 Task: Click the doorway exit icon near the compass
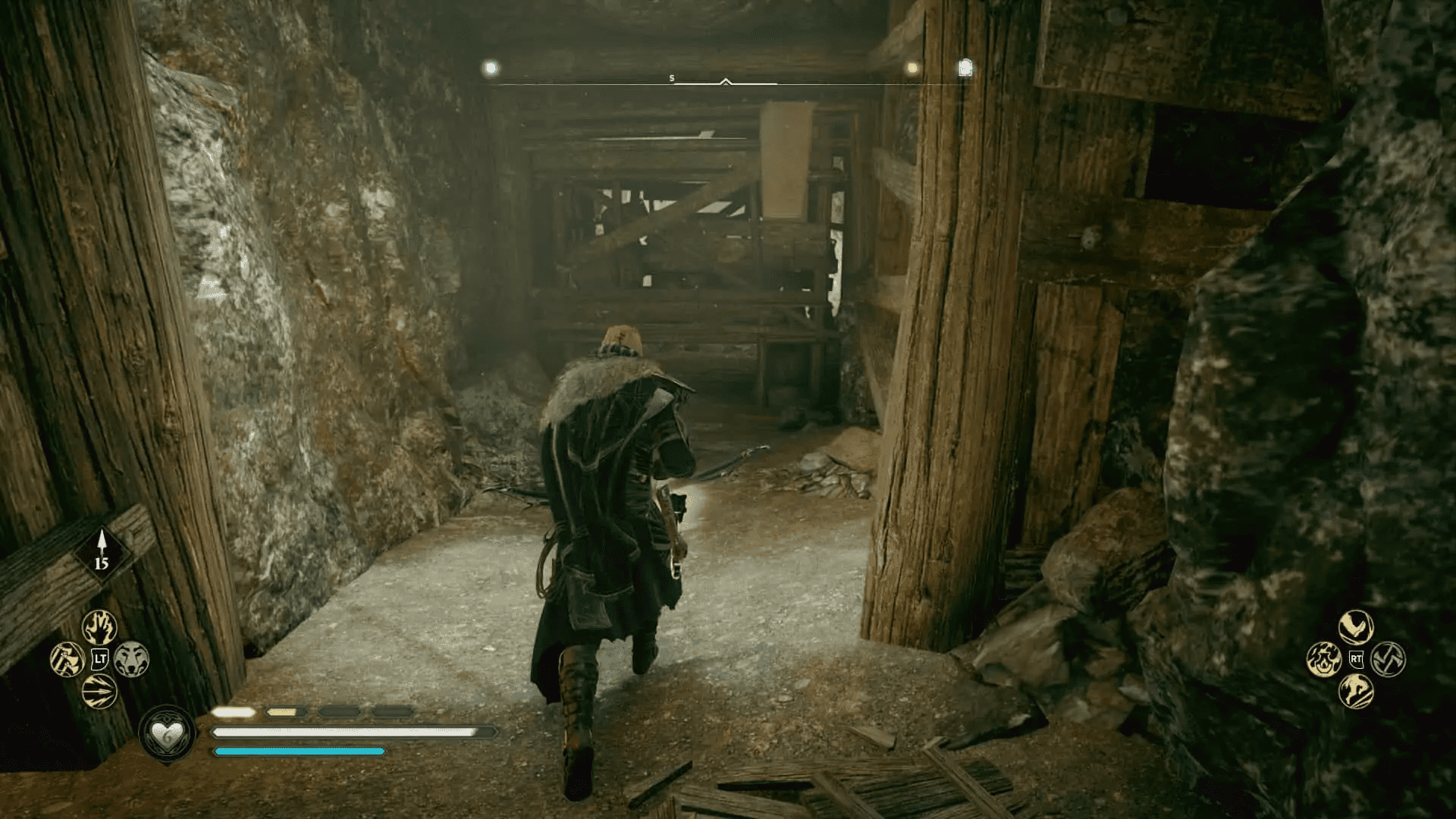pyautogui.click(x=965, y=67)
